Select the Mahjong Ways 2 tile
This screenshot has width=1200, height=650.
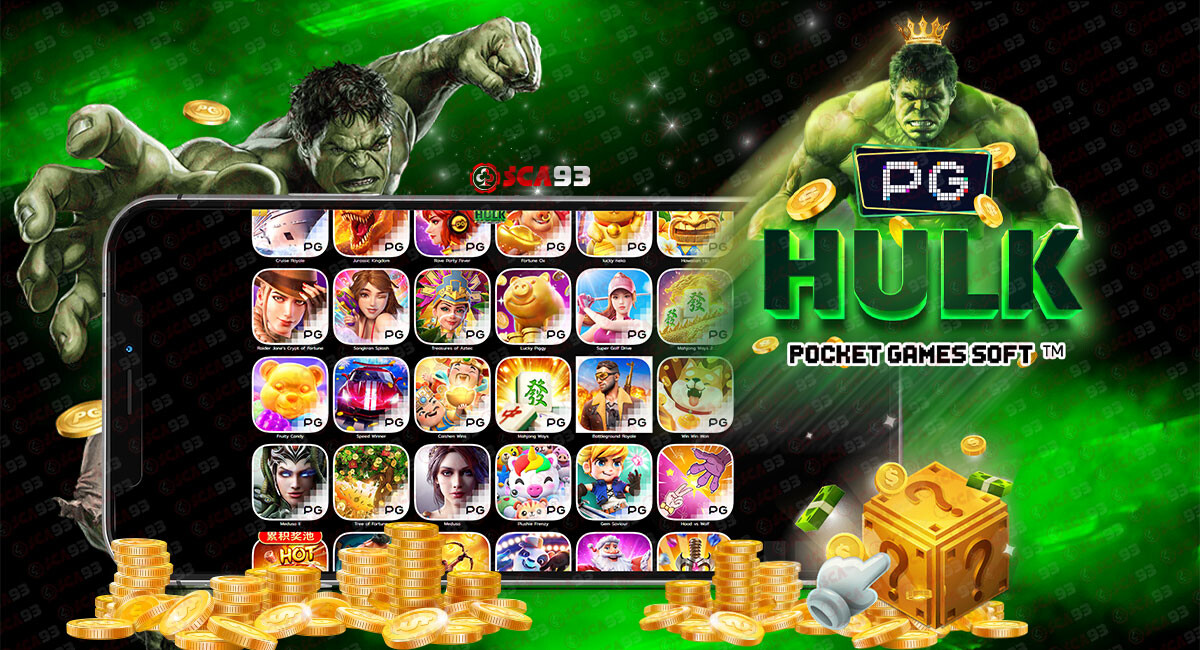point(695,305)
